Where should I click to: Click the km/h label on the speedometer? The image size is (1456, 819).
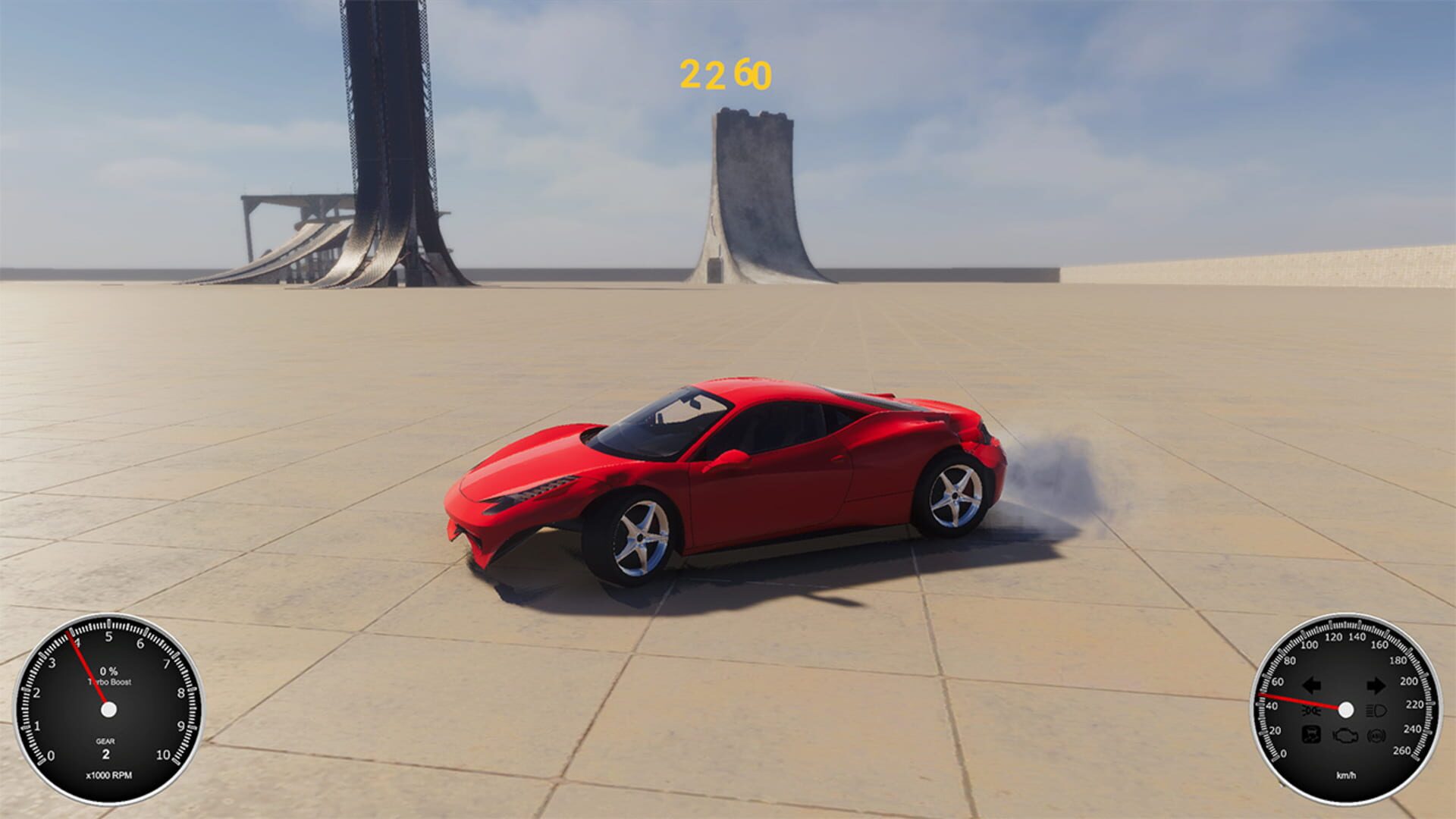click(x=1346, y=775)
